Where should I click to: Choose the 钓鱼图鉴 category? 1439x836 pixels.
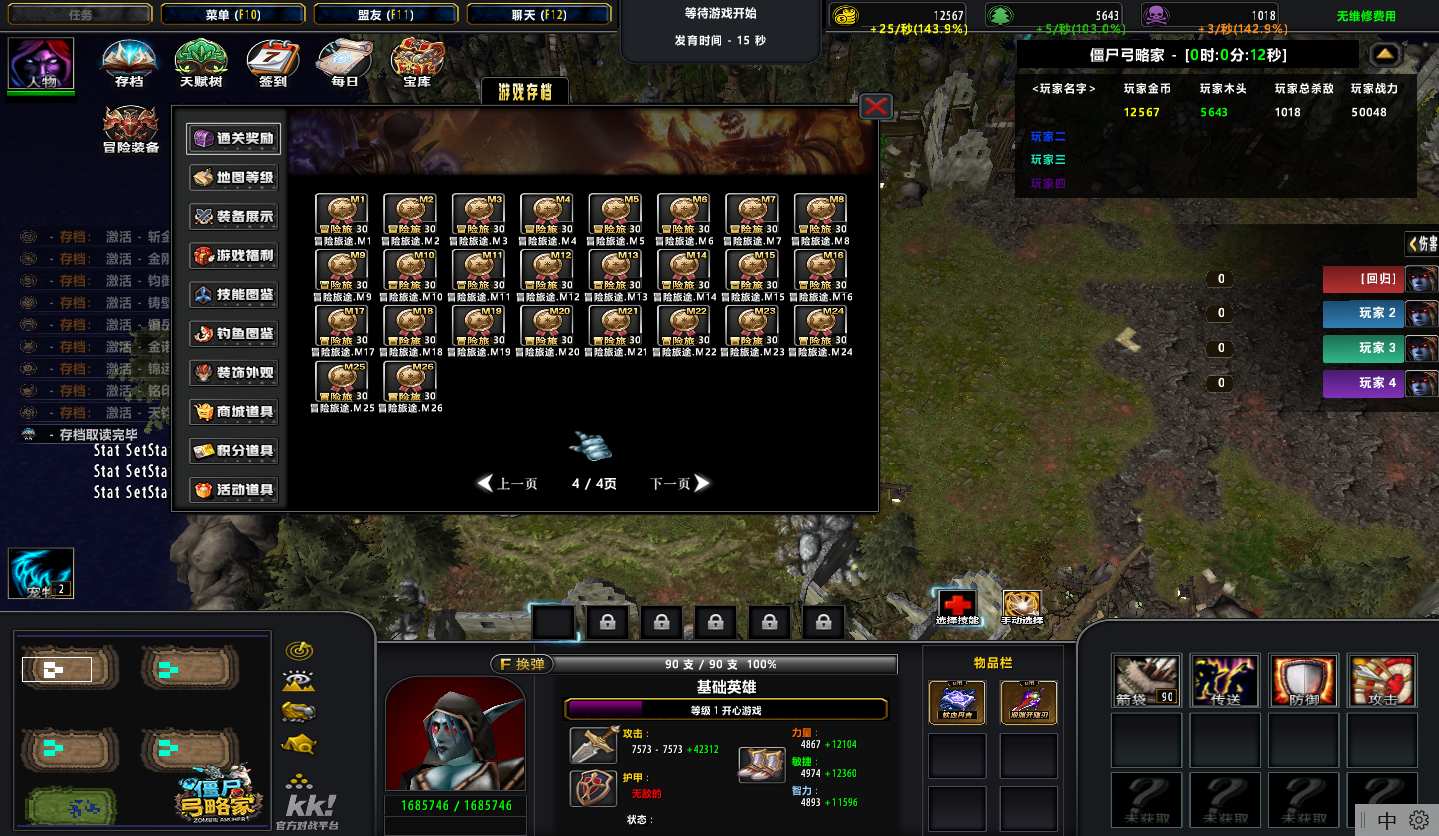[x=233, y=334]
